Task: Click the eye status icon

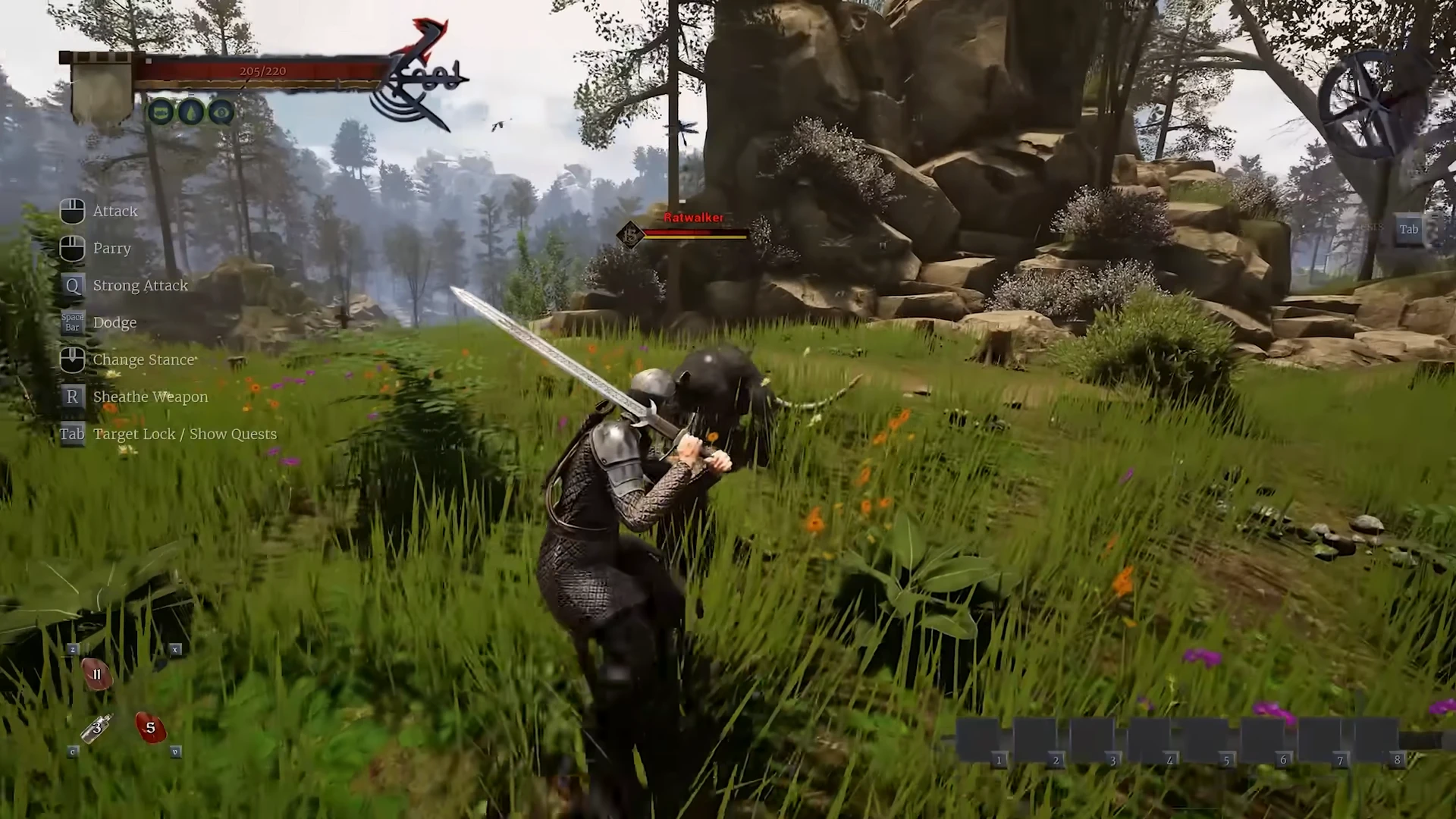Action: 221,112
